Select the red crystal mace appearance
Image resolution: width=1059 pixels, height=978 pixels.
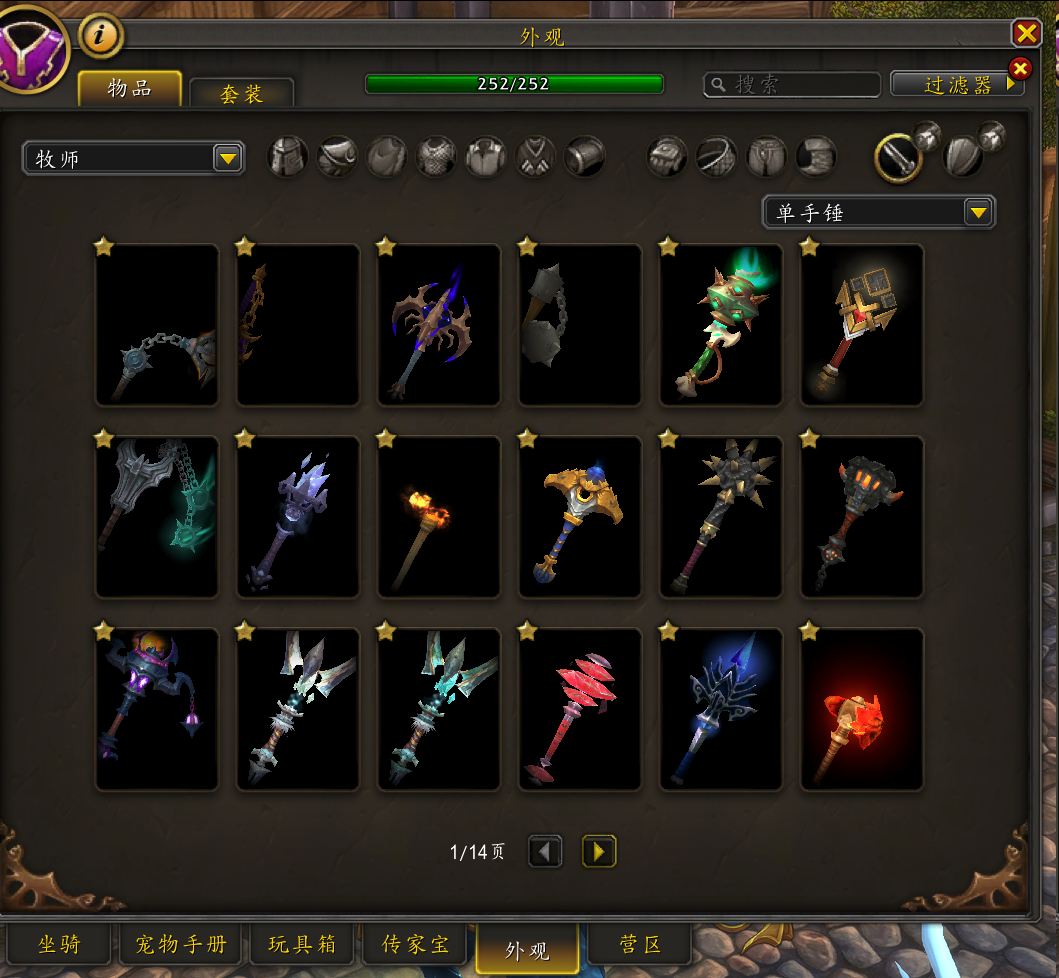click(580, 710)
